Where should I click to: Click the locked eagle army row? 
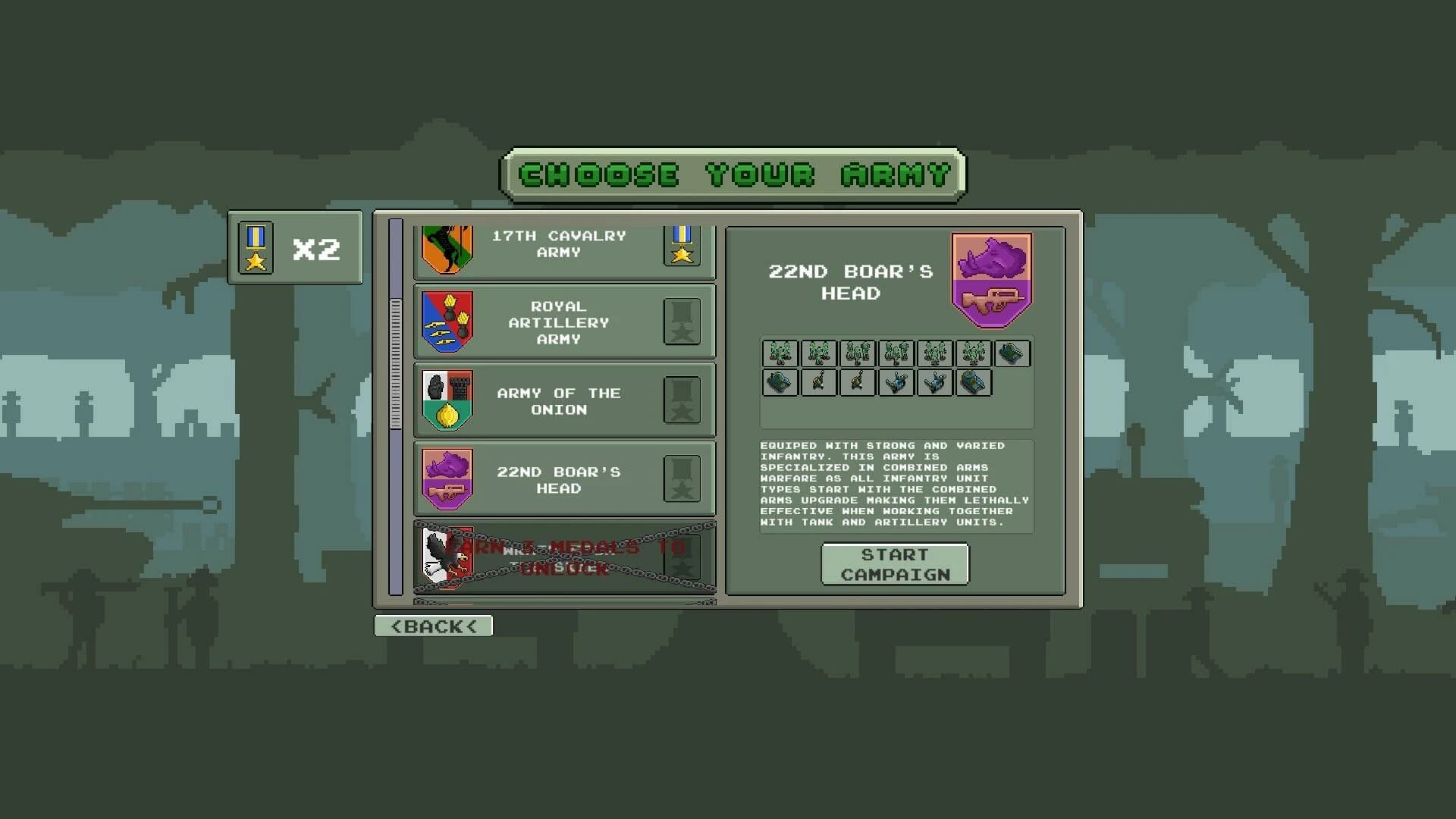(x=563, y=557)
